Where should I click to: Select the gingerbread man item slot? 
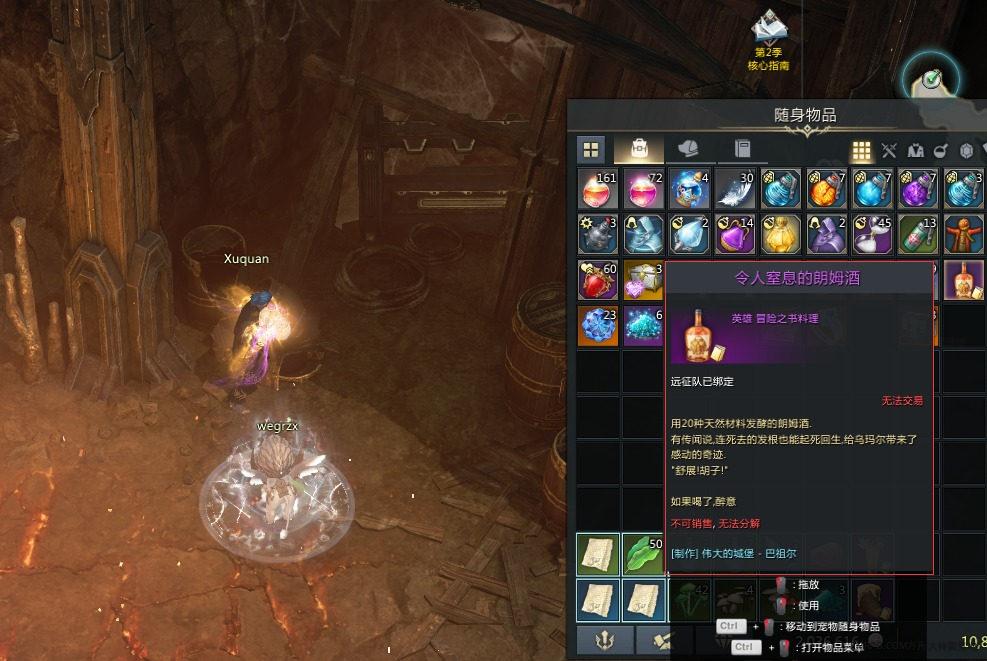point(963,235)
